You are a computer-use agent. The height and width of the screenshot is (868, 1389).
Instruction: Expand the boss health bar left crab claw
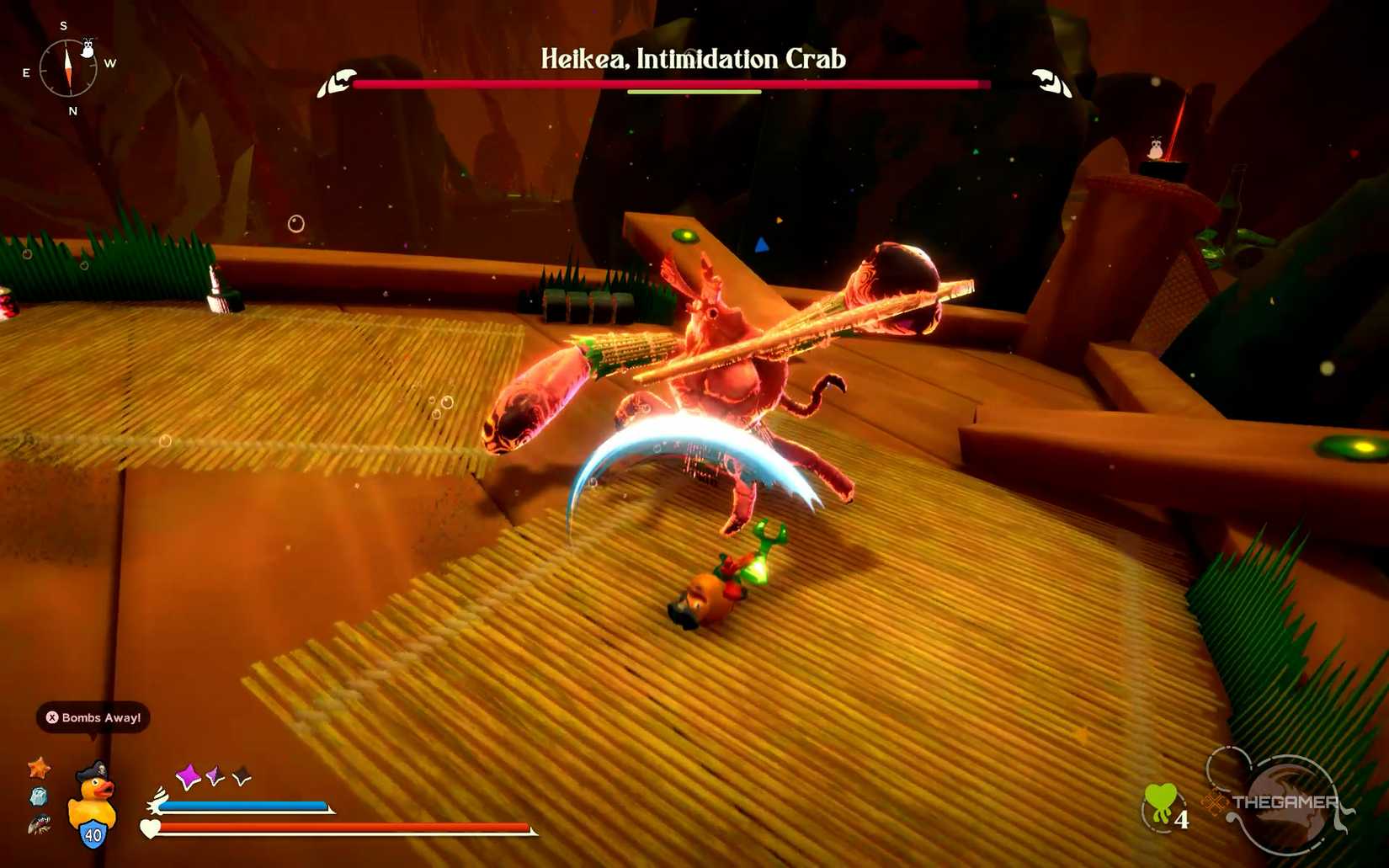(337, 83)
